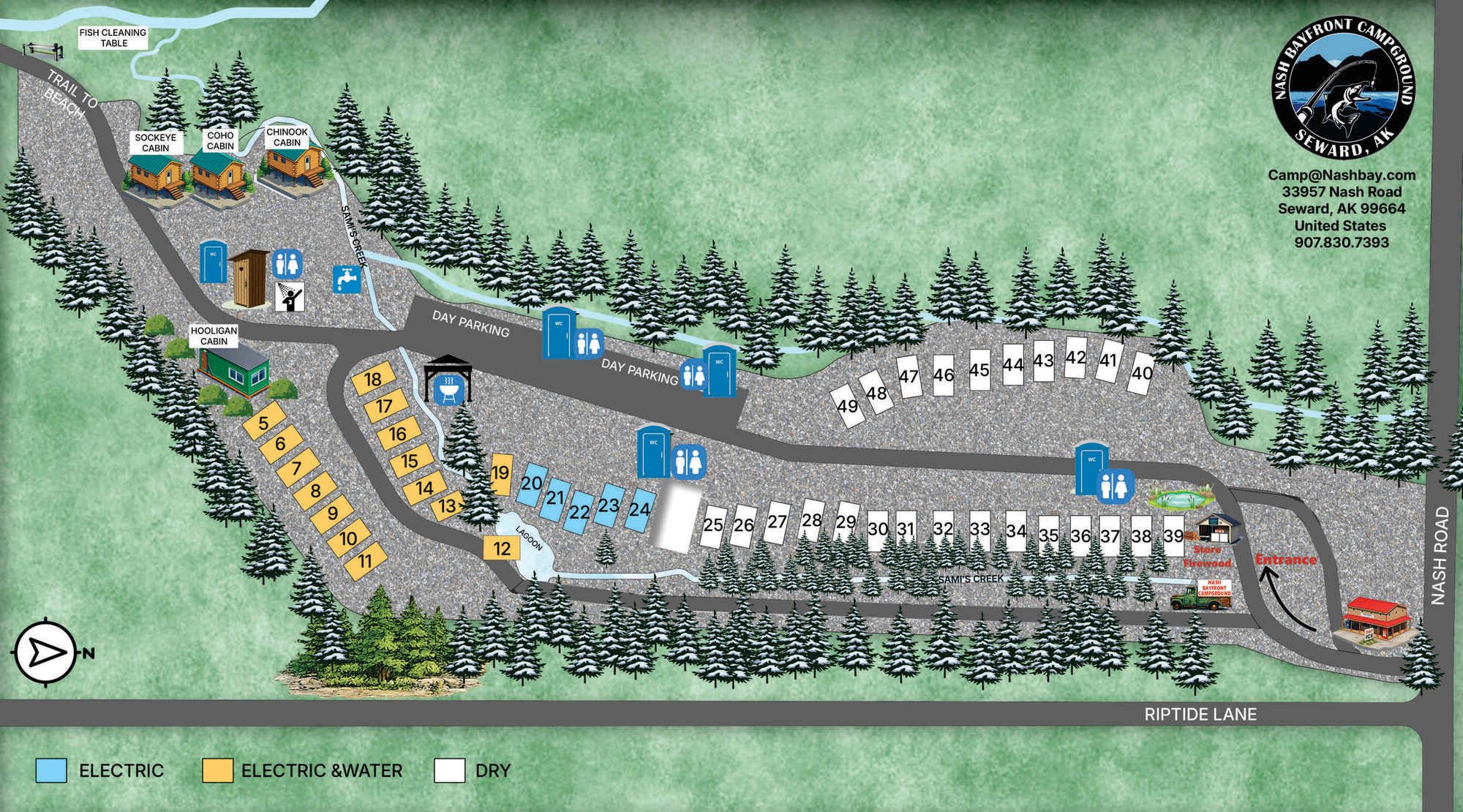Click the Sockeye Cabin label

coord(155,143)
